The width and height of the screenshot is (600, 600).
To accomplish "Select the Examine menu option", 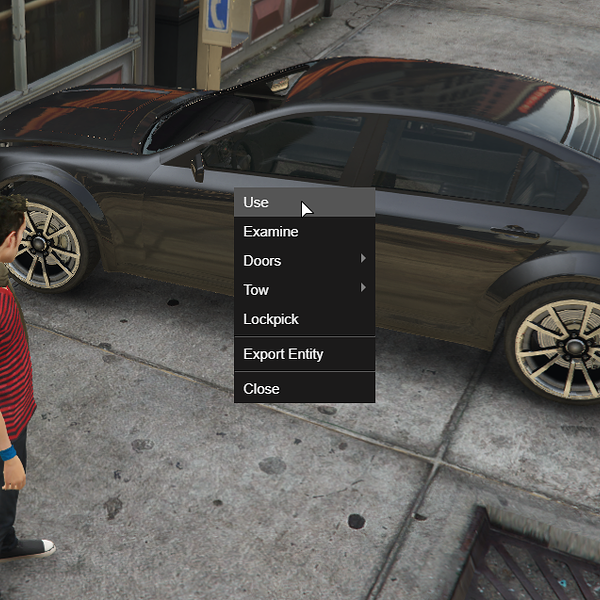I will tap(271, 232).
